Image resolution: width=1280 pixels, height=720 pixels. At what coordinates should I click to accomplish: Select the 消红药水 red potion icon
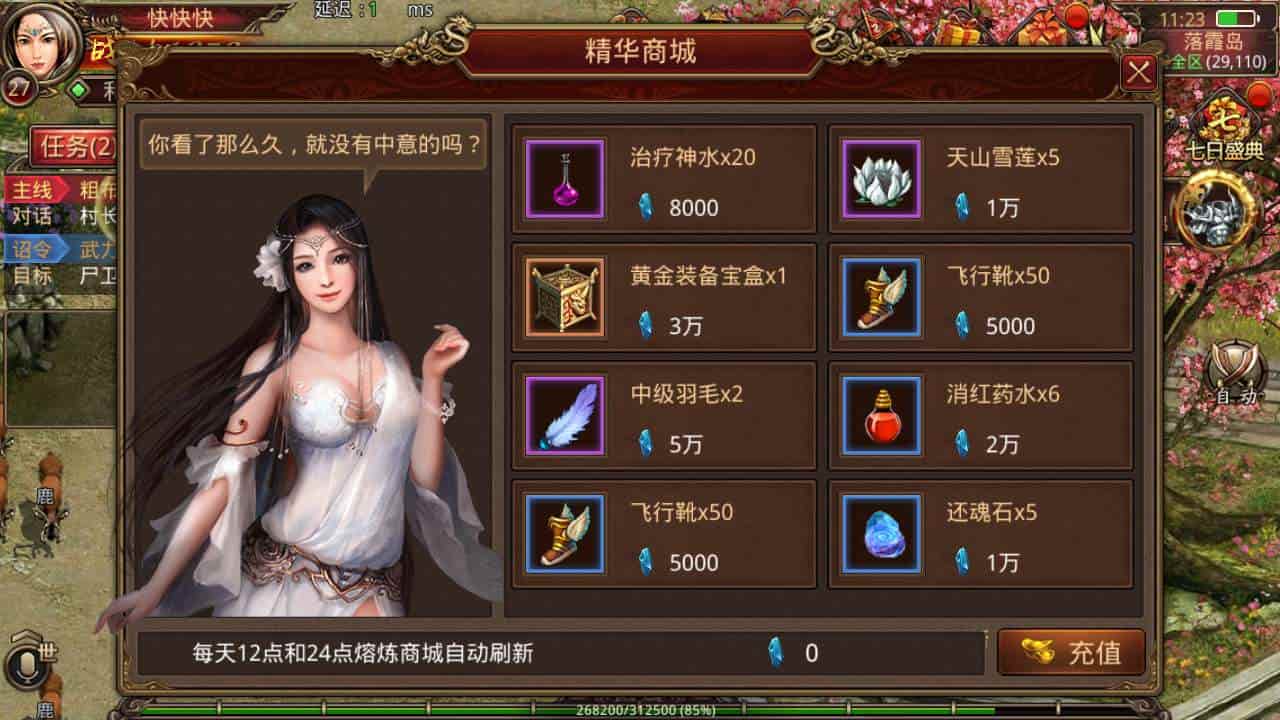(879, 414)
